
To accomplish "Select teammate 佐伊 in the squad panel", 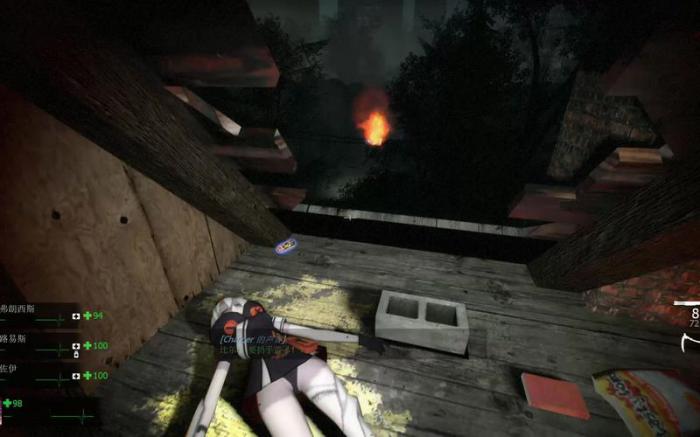I will click(x=9, y=370).
